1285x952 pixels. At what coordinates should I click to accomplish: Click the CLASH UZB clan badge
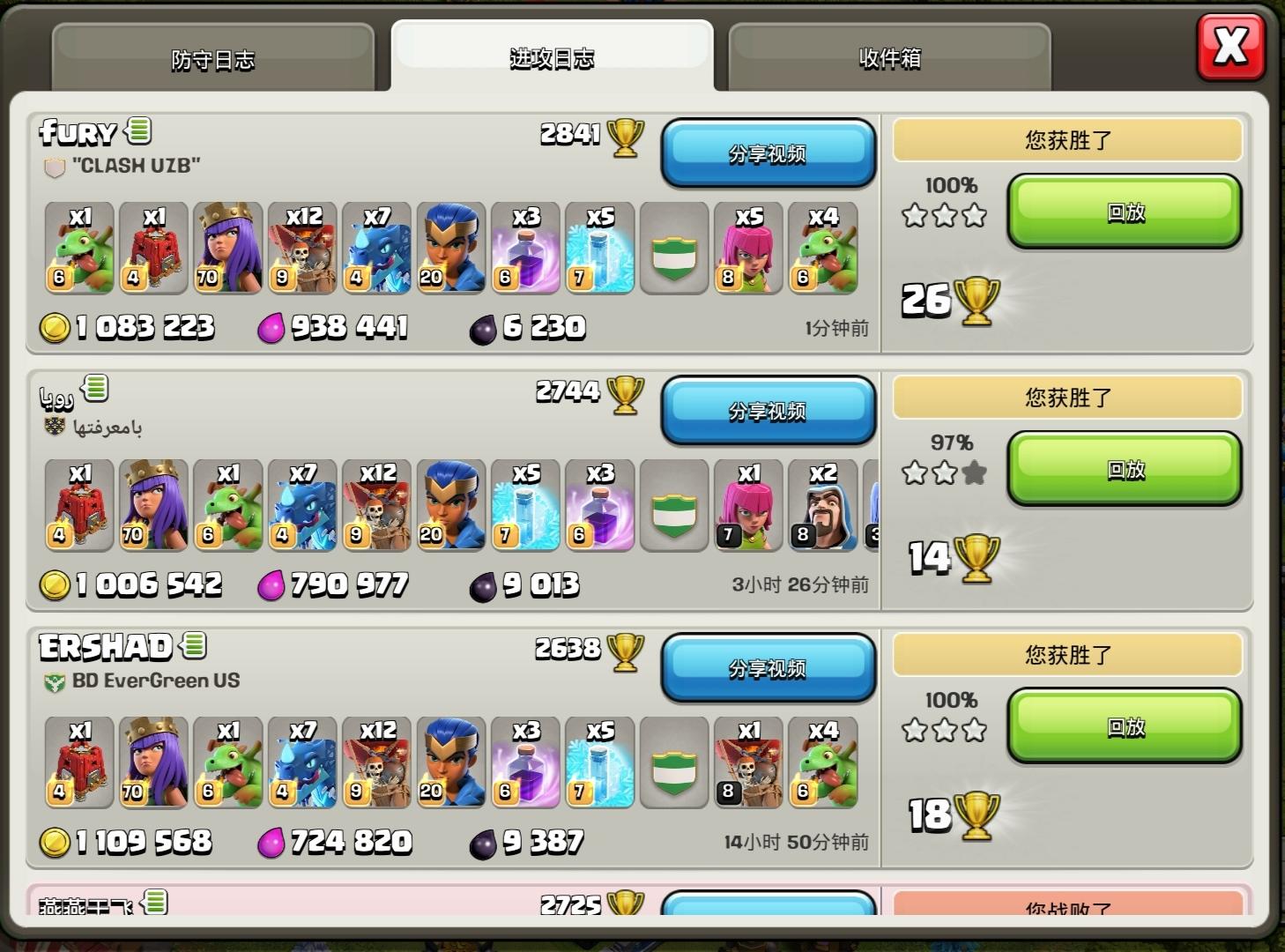click(53, 166)
